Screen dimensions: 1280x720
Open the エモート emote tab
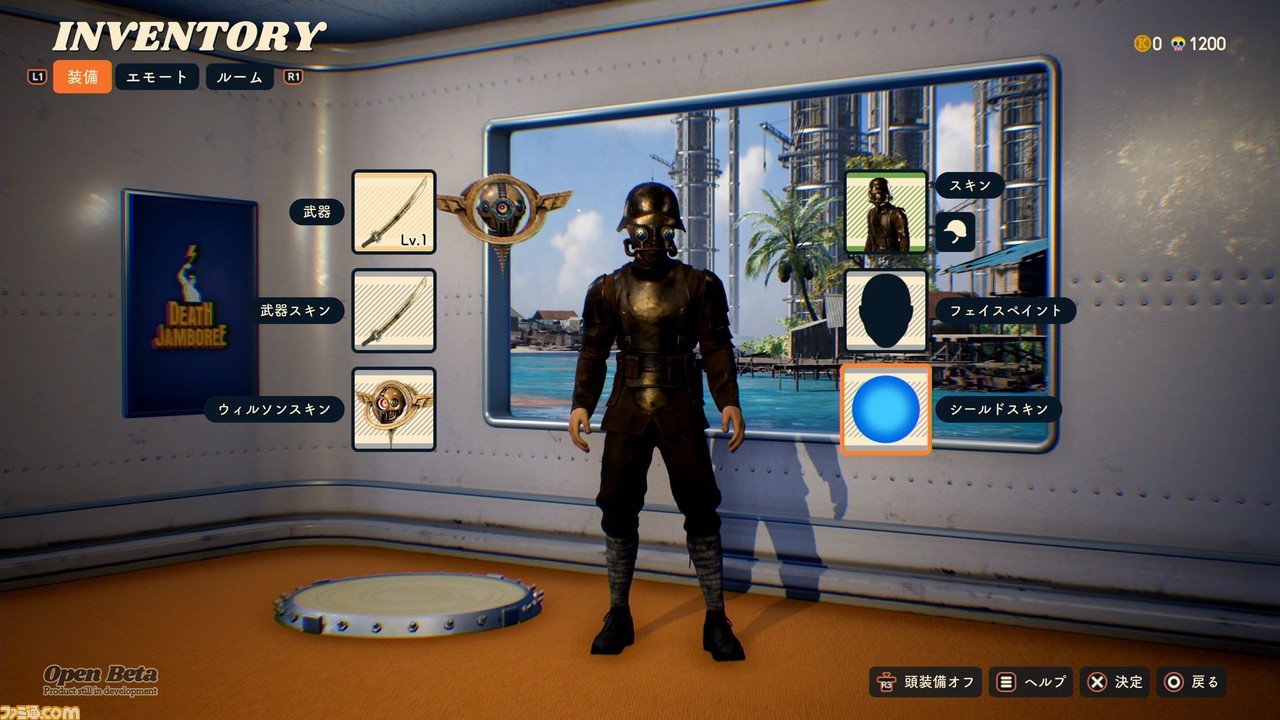tap(157, 77)
